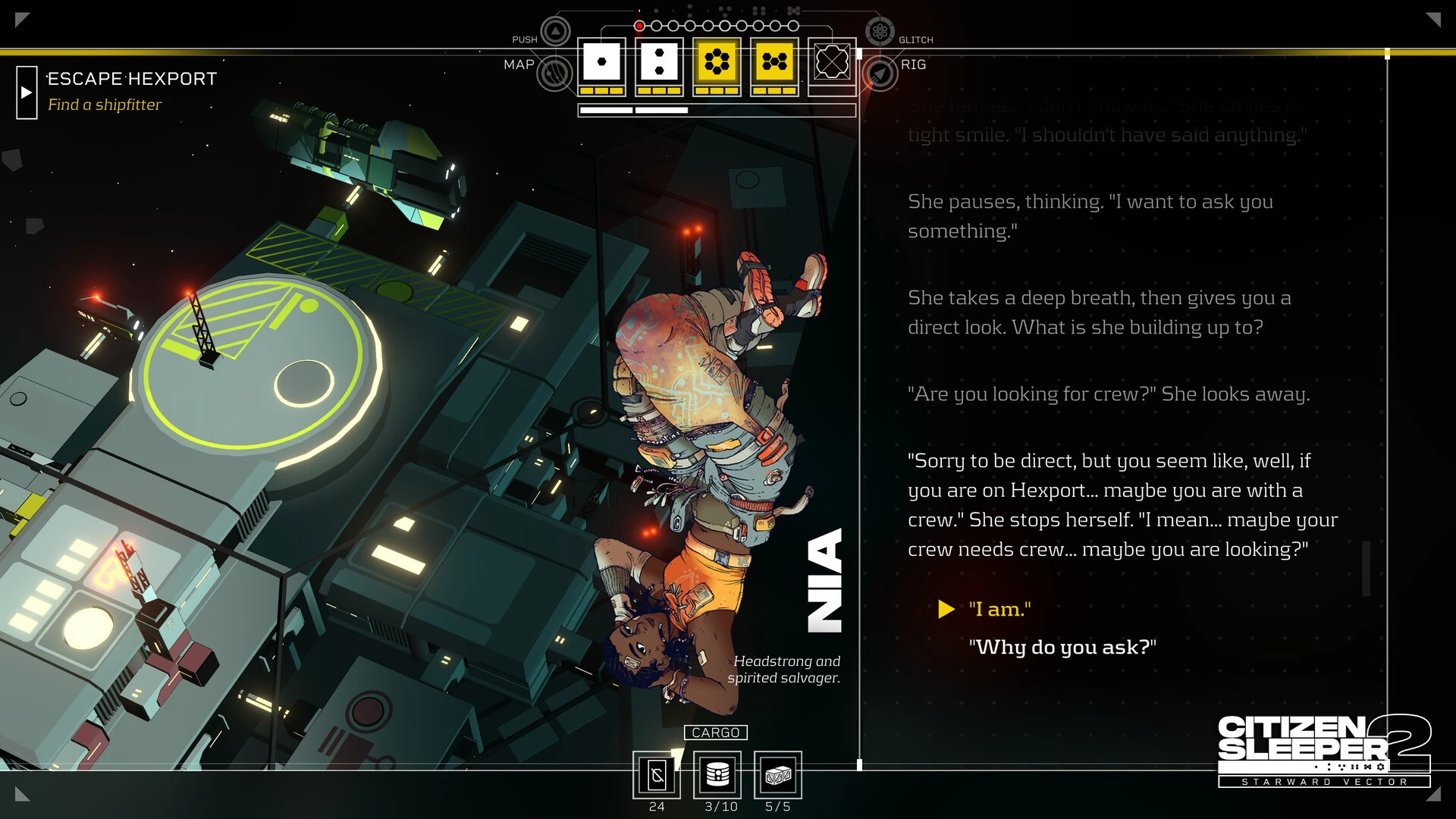Select the supply crates cargo slot

[778, 775]
